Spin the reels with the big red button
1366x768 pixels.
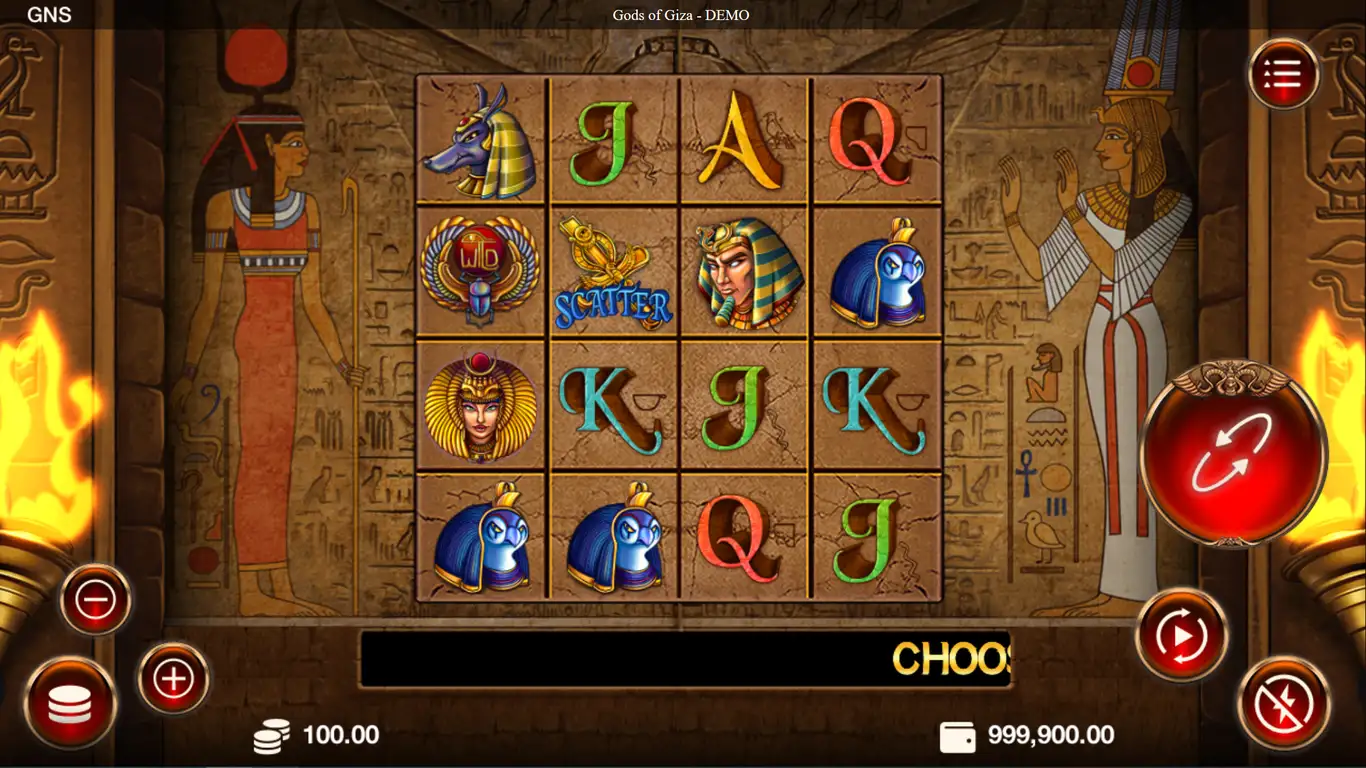(x=1233, y=453)
